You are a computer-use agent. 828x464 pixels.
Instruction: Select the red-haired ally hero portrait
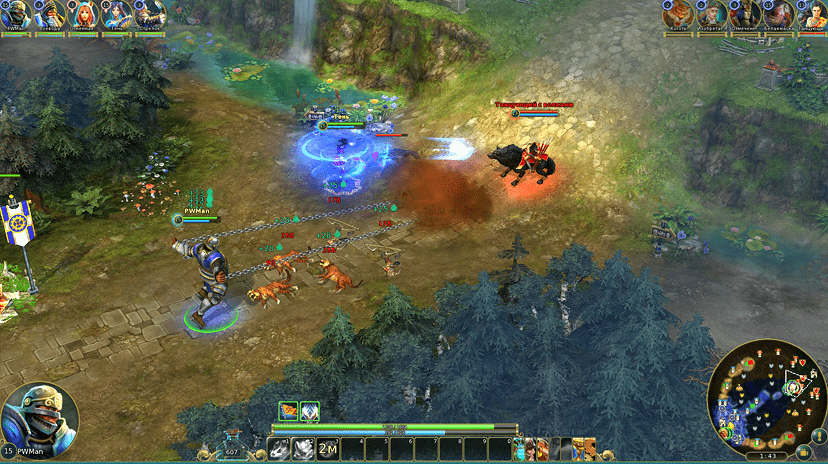84,14
